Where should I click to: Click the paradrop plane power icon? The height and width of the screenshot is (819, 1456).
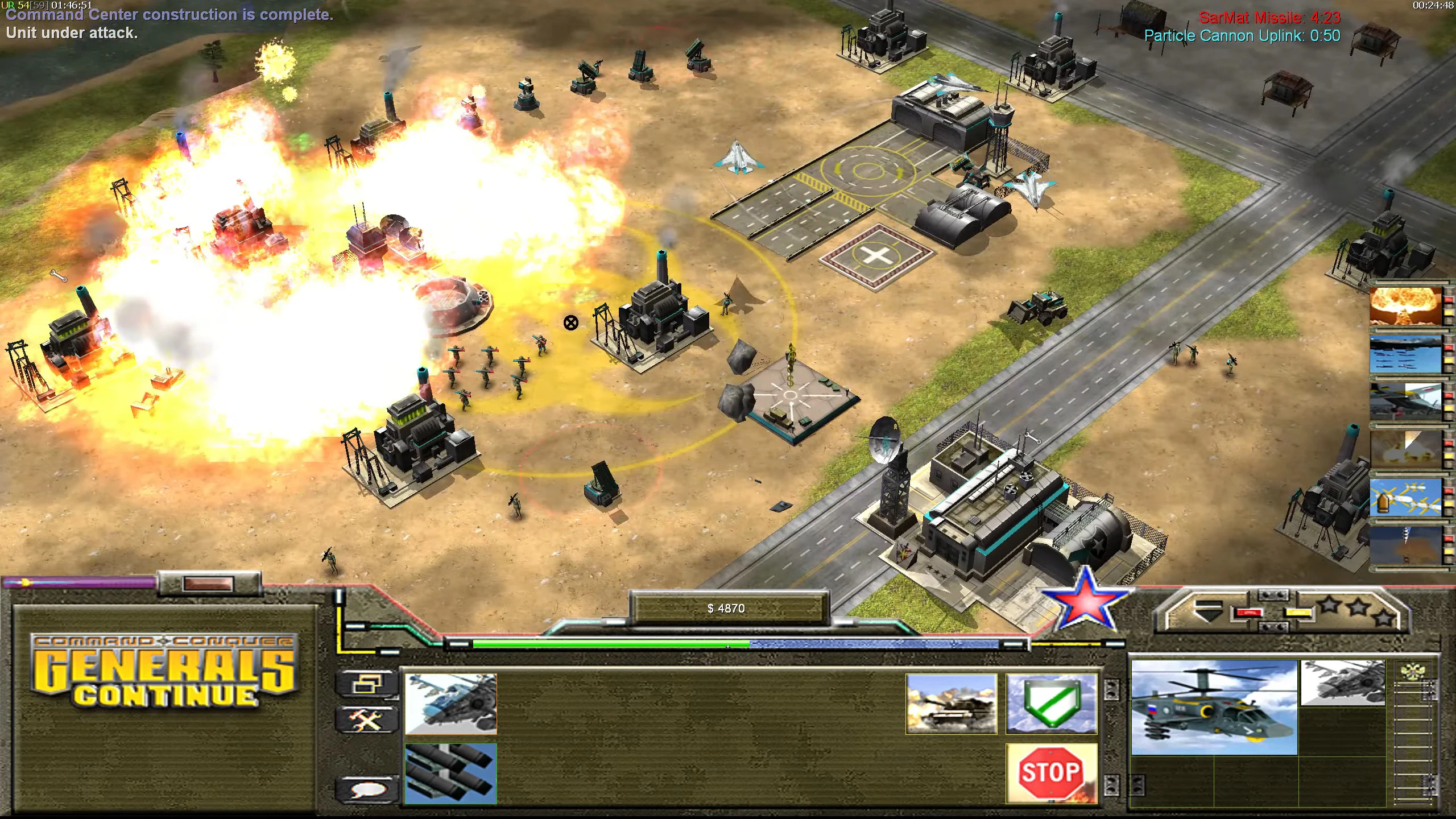1405,402
